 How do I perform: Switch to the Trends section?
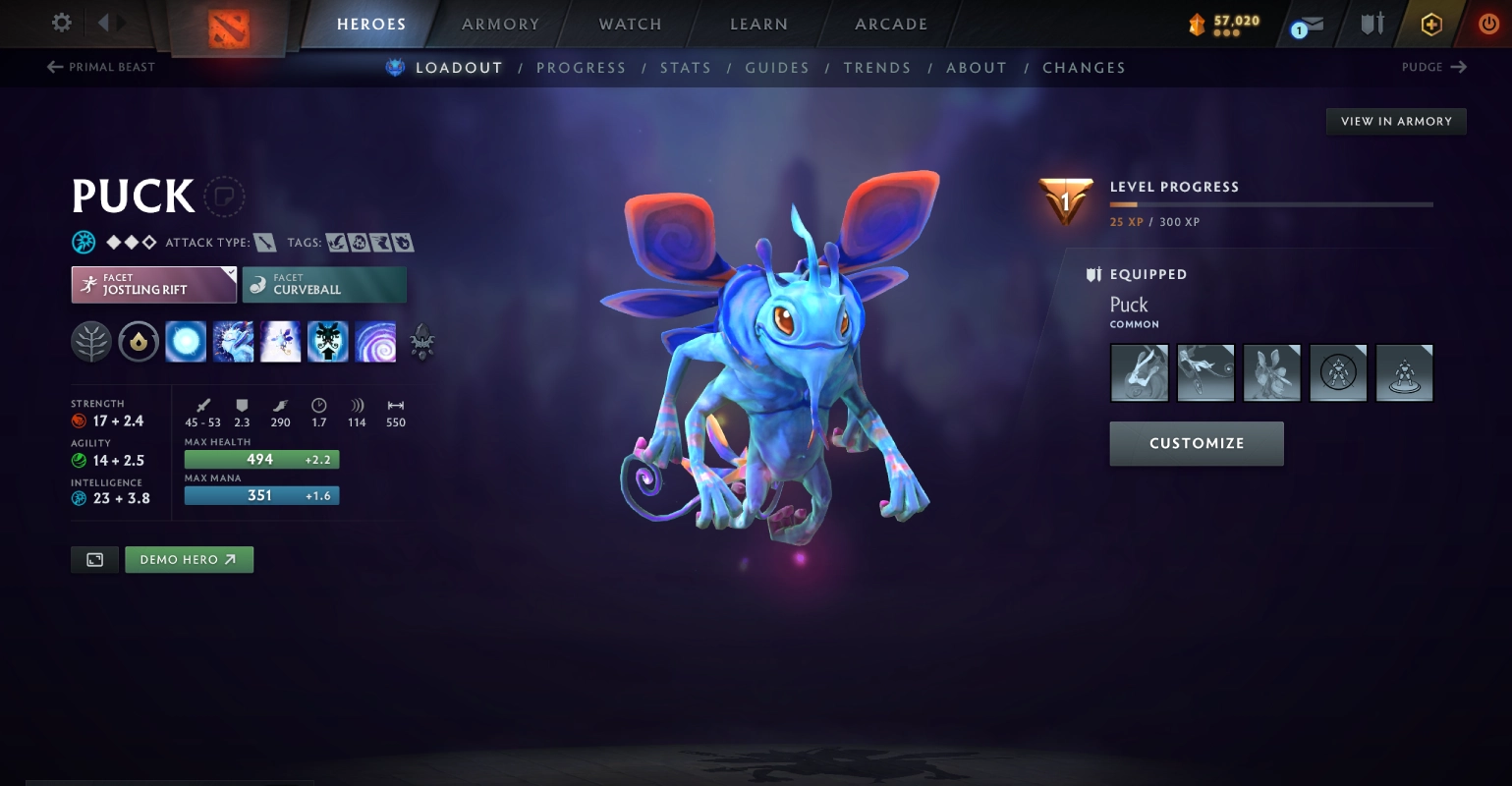(x=876, y=68)
